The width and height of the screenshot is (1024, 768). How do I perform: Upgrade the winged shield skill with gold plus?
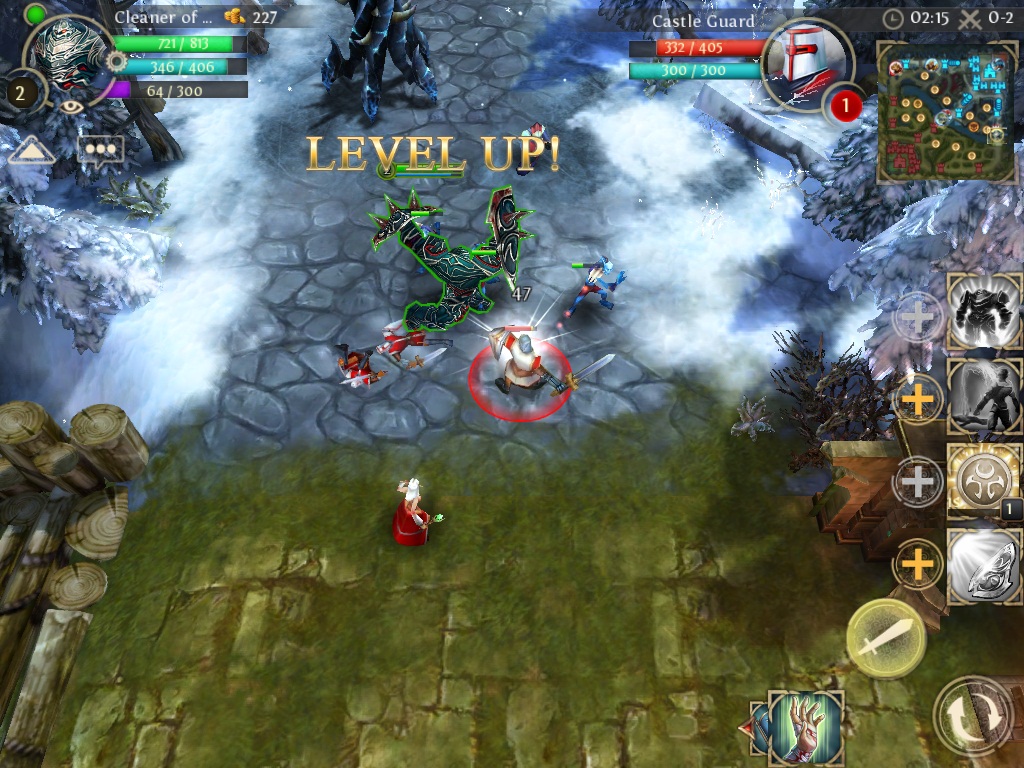point(918,567)
